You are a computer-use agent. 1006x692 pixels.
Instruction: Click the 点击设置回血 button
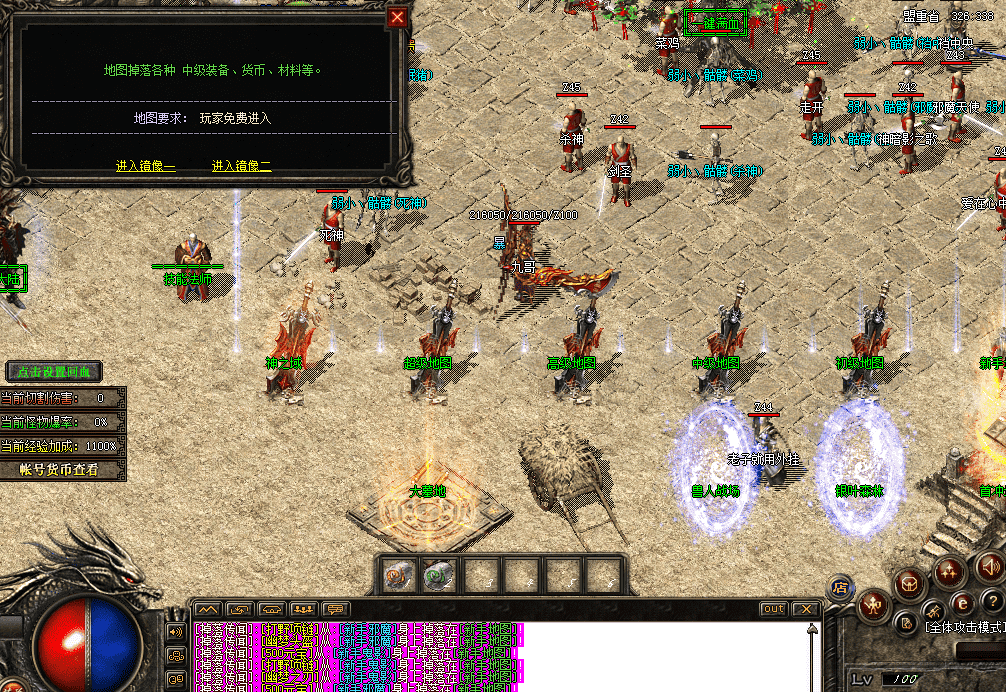(x=54, y=372)
